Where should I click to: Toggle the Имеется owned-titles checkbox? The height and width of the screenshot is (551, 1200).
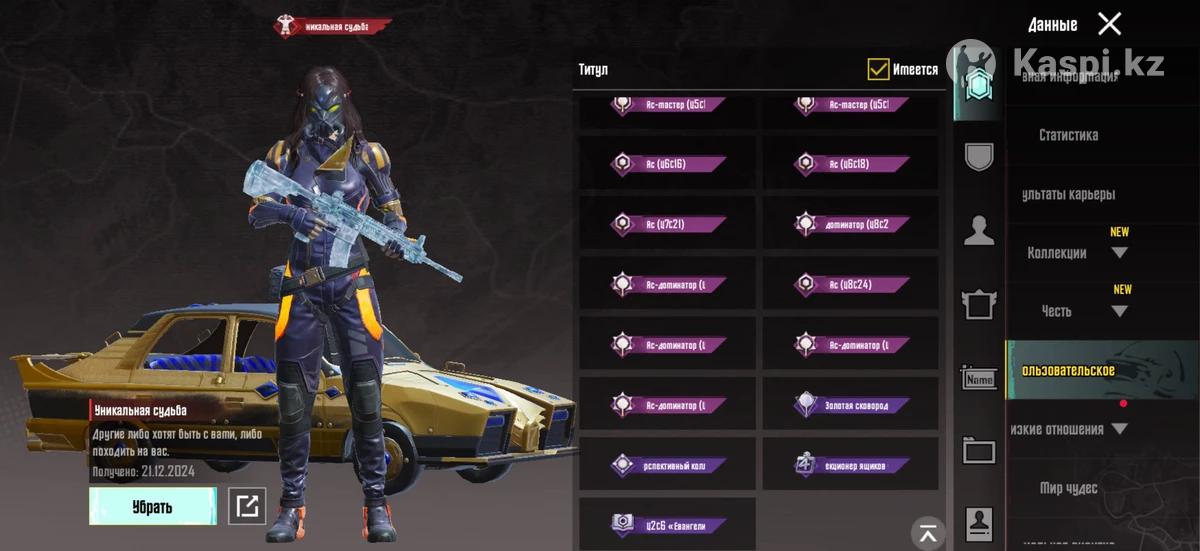878,69
